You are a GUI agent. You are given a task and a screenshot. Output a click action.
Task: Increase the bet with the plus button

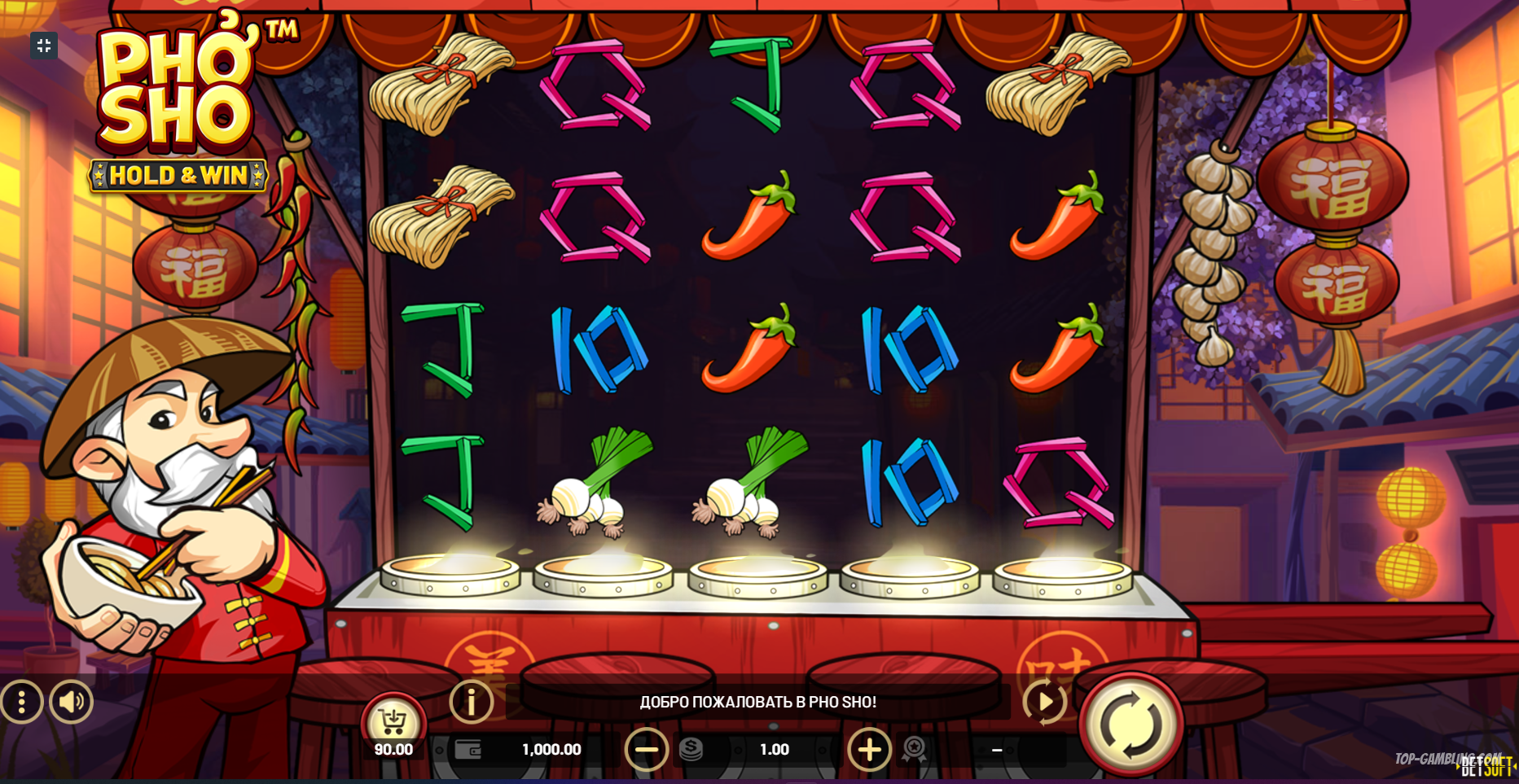(869, 749)
